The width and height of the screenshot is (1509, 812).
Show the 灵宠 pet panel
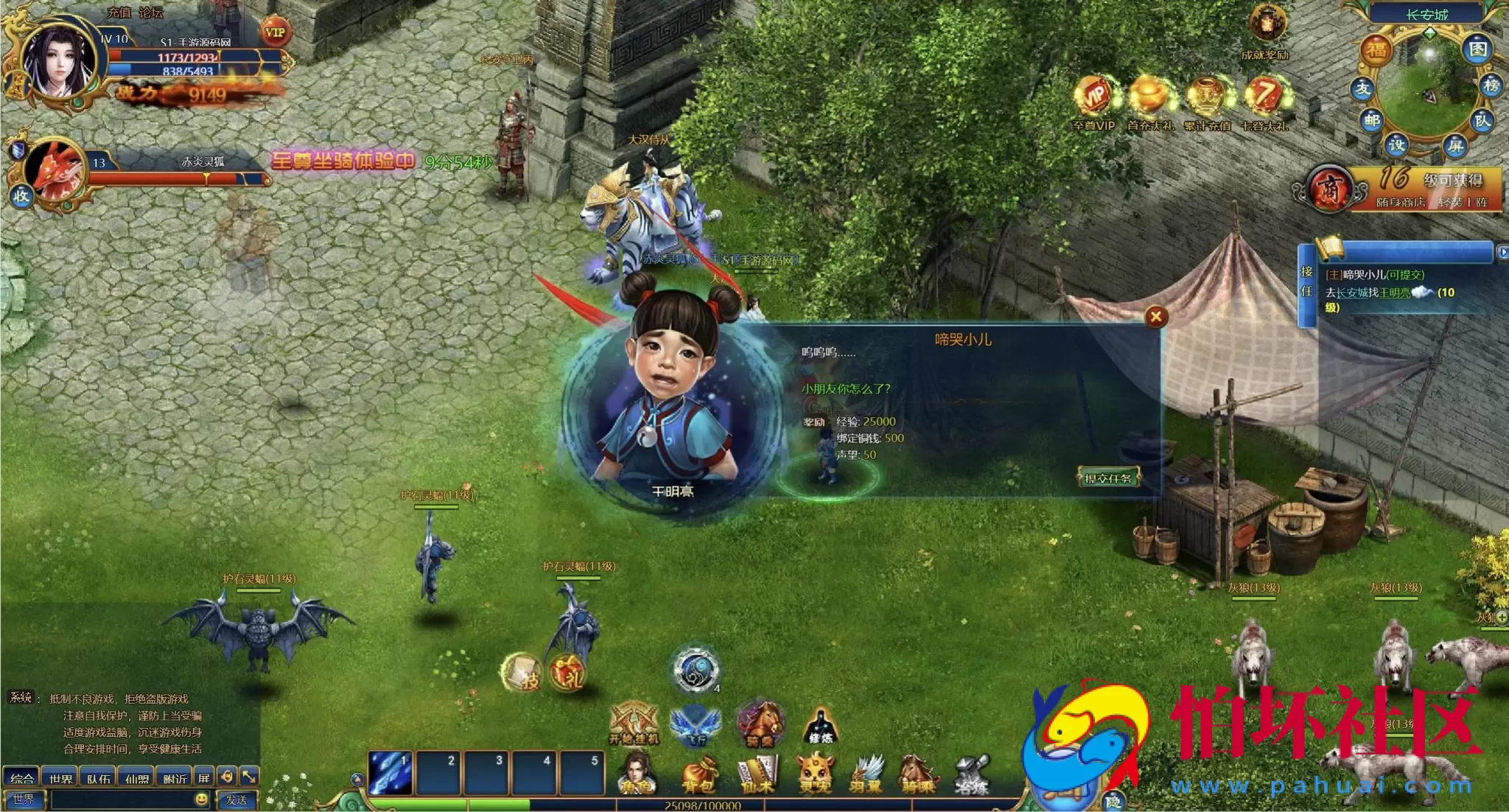click(815, 775)
